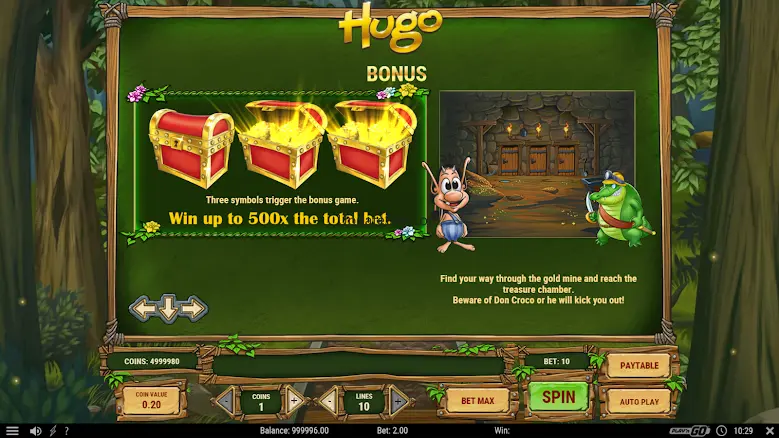Increase the number of coins
The width and height of the screenshot is (779, 438).
(x=295, y=402)
